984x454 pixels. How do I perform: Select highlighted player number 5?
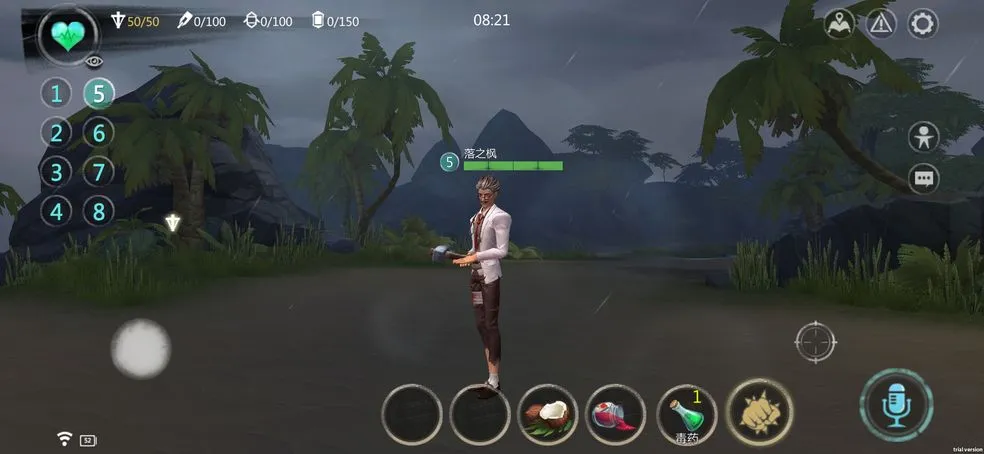pos(98,94)
